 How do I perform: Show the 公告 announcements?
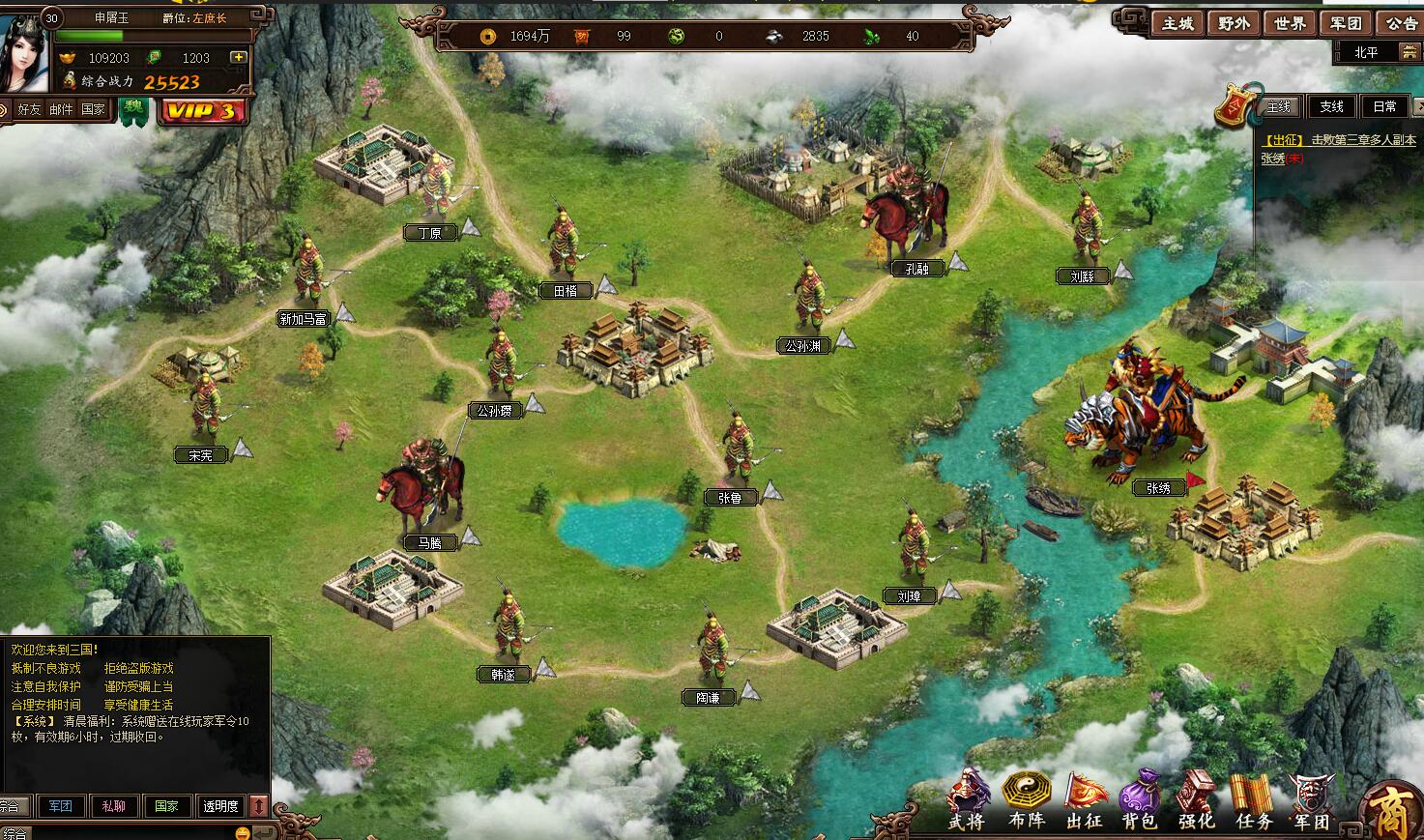tap(1401, 23)
